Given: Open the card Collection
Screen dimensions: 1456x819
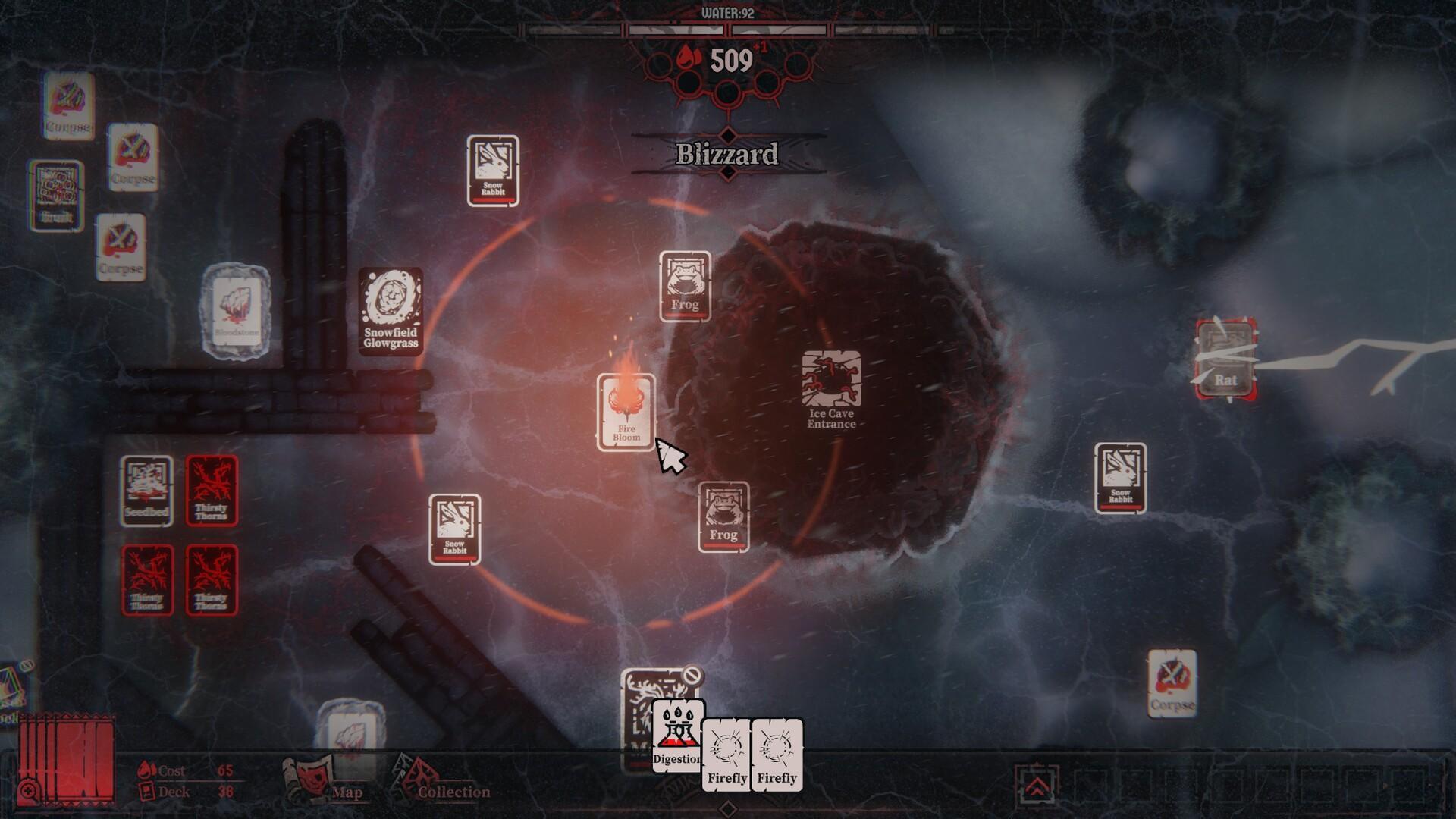Looking at the screenshot, I should 441,783.
